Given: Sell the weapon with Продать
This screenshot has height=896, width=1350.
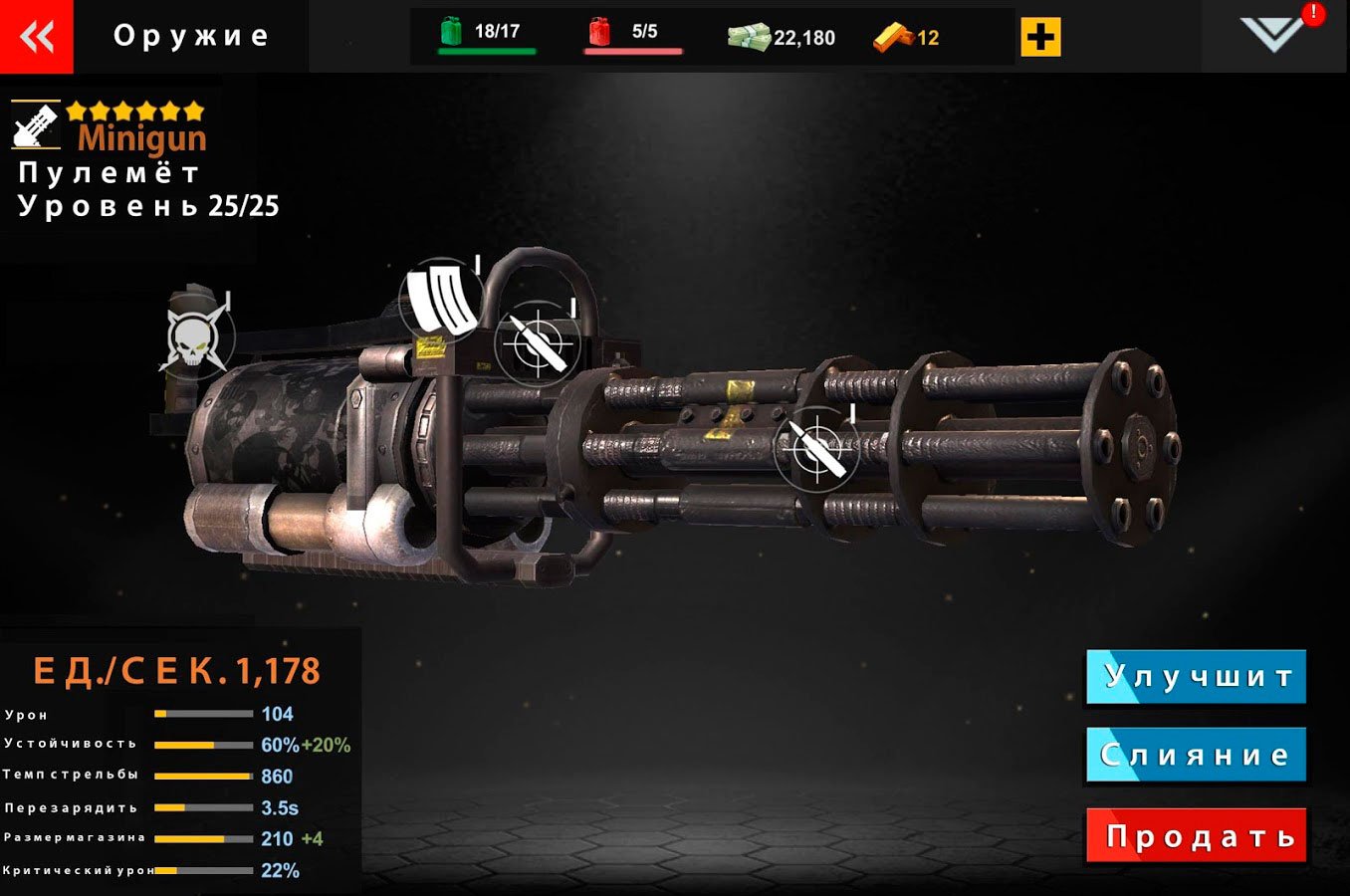Looking at the screenshot, I should [1196, 836].
